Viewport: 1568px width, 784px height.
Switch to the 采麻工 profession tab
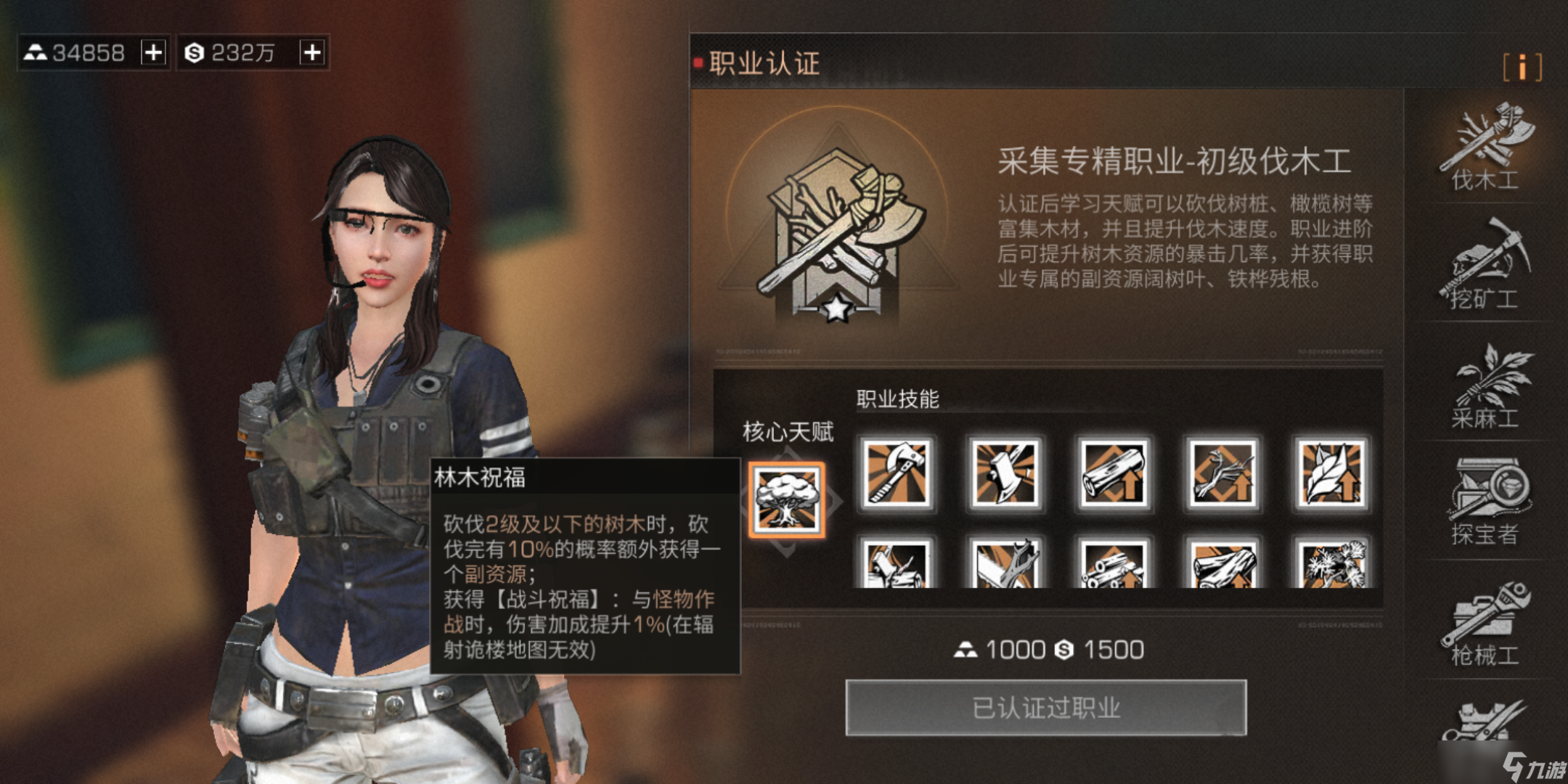point(1485,386)
